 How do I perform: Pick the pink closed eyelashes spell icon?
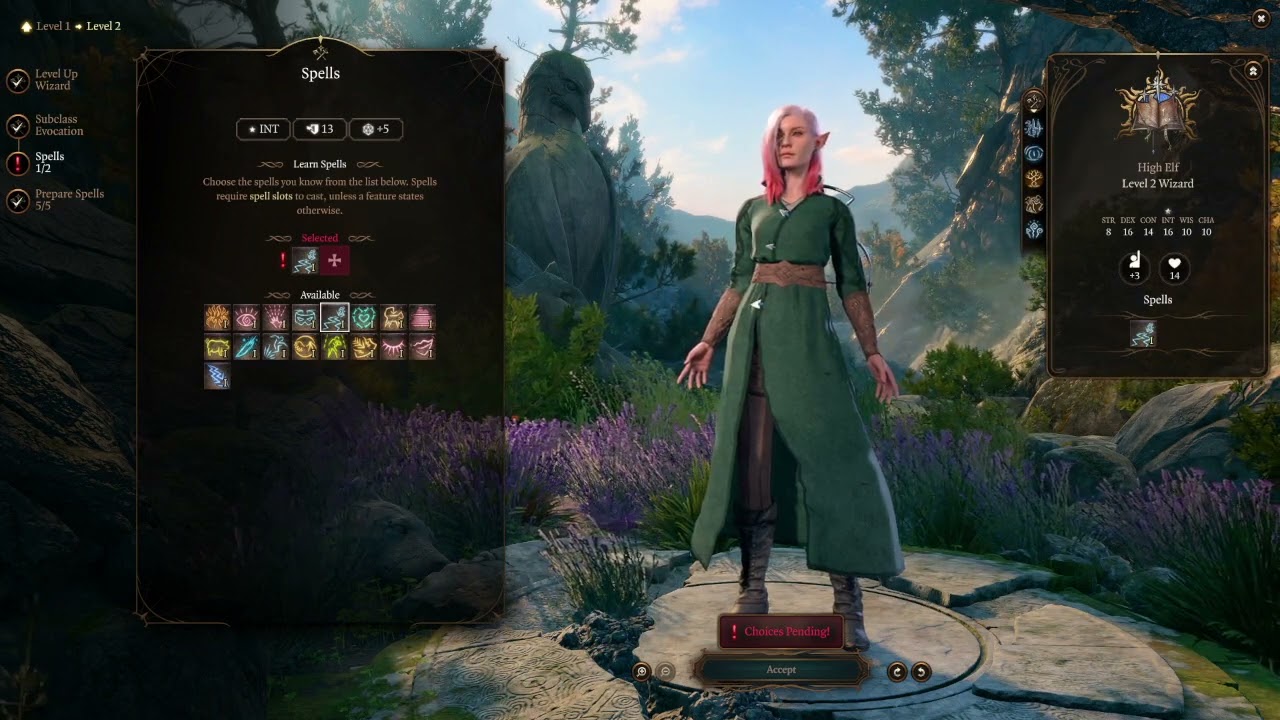point(393,347)
